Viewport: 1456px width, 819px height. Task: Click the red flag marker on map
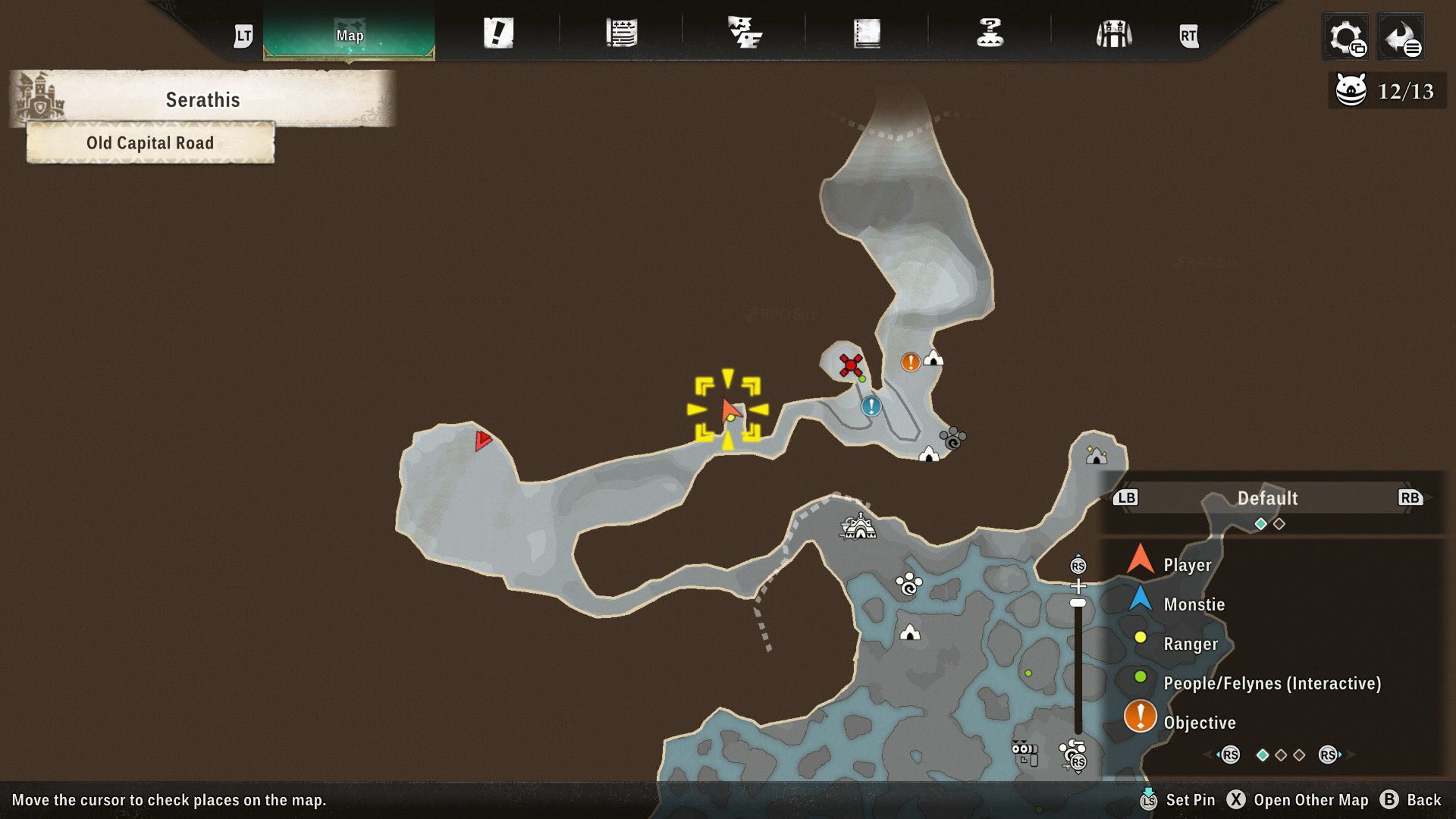tap(482, 440)
